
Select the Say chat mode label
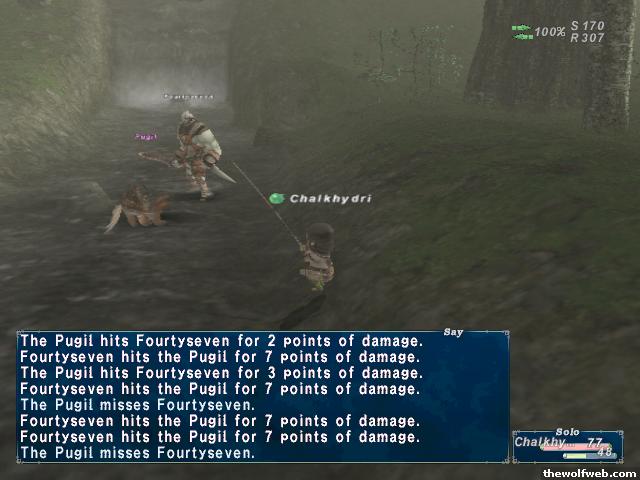[452, 332]
